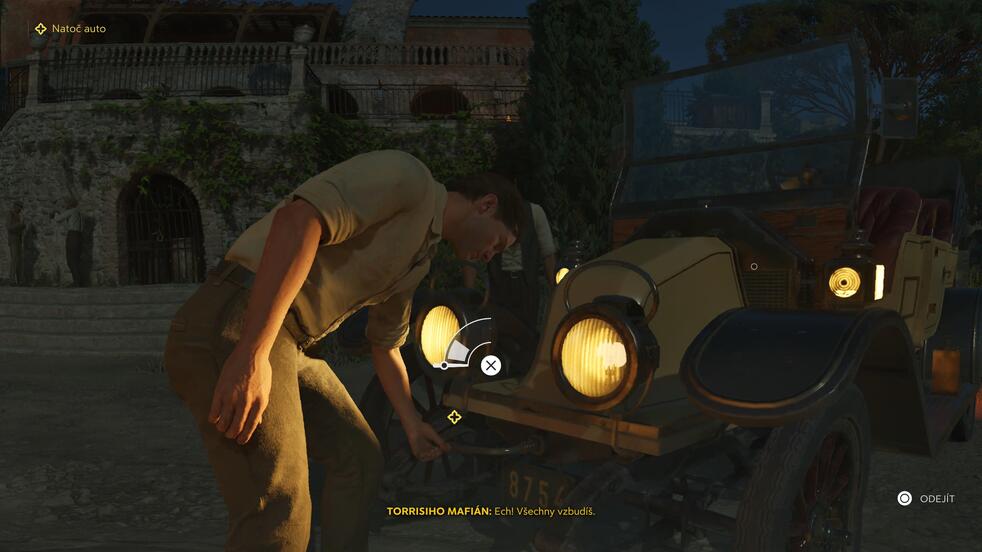Screen dimensions: 982x552
Task: Choose the ODEJÍT leave option
Action: point(926,498)
